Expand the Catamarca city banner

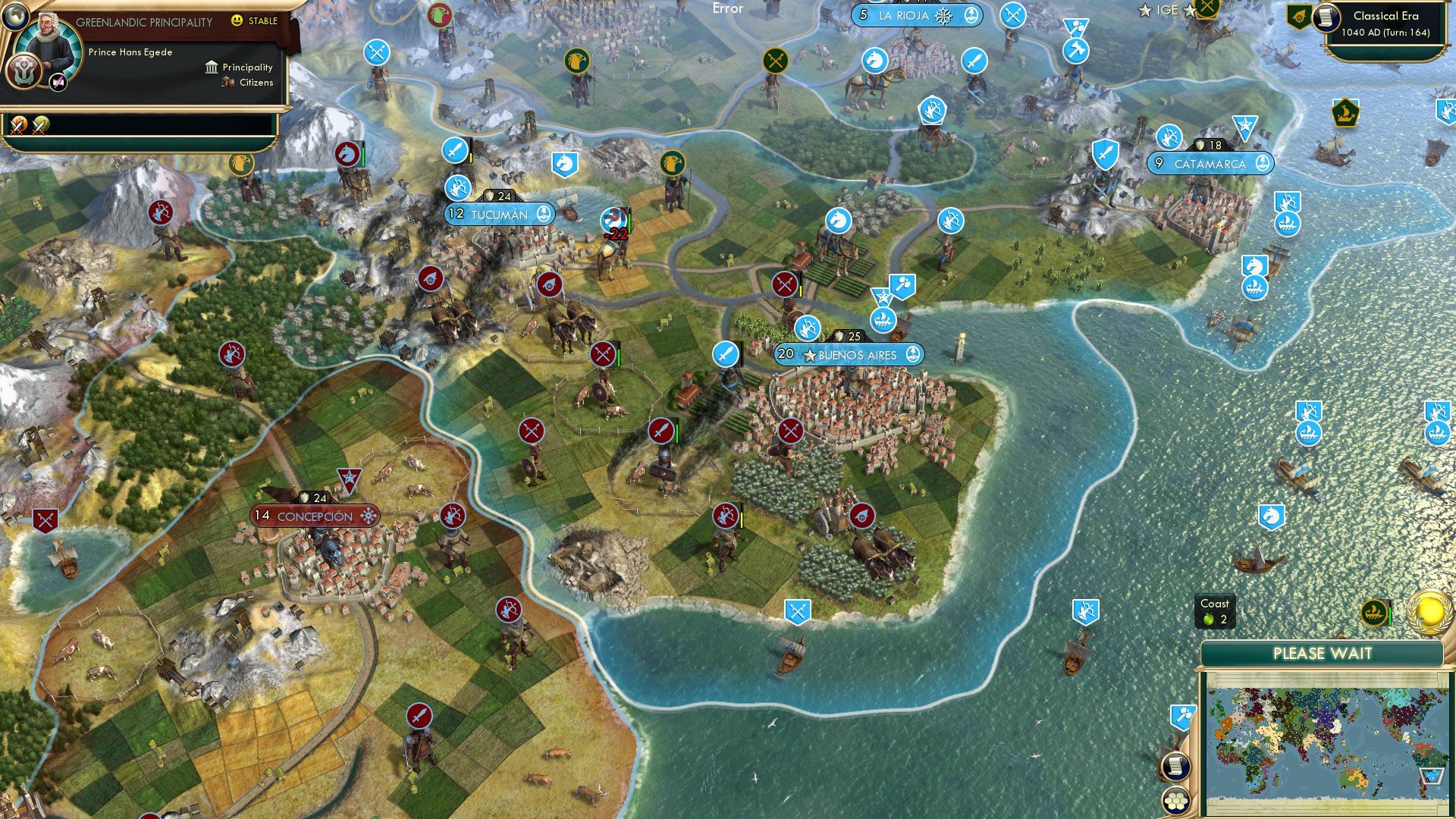click(x=1210, y=163)
